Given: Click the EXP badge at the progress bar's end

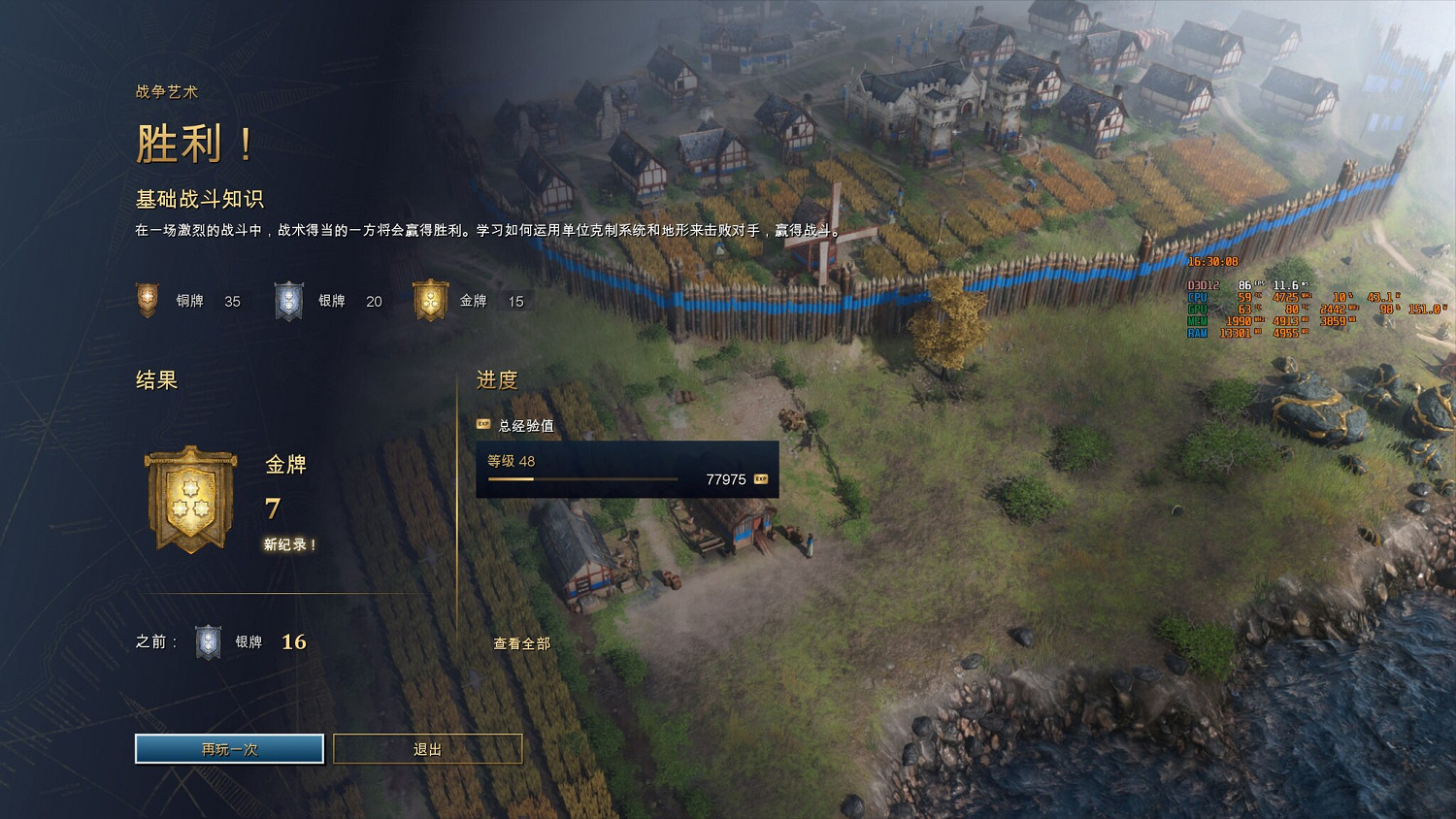Looking at the screenshot, I should pos(760,478).
